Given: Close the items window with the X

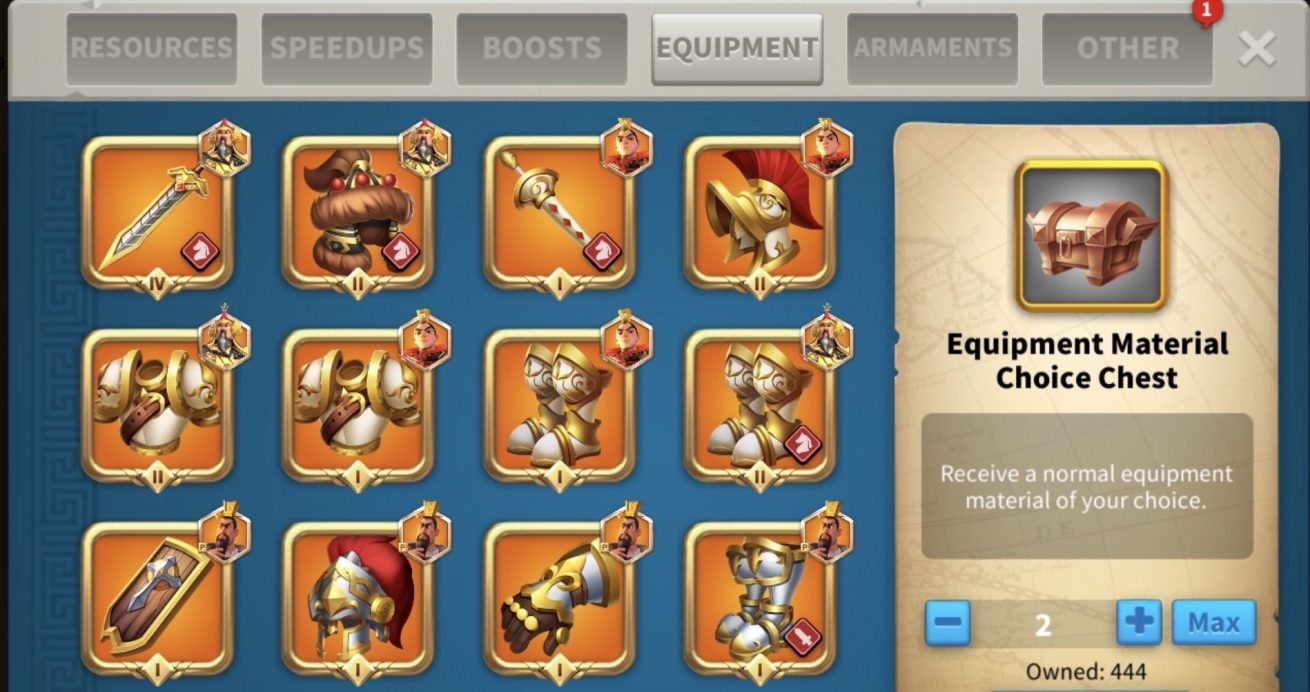Looking at the screenshot, I should [x=1256, y=48].
